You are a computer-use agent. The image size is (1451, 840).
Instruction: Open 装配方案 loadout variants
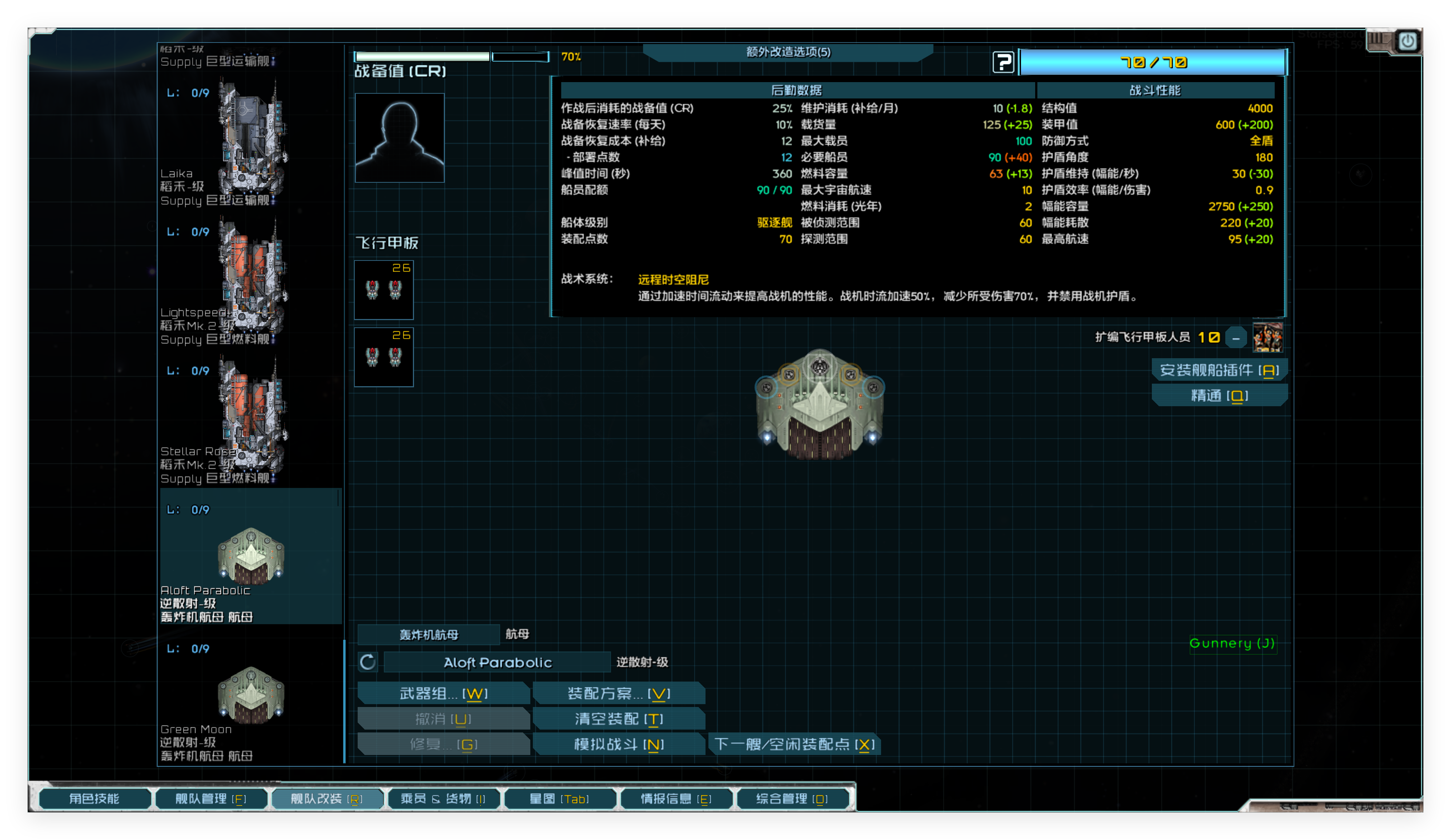tap(619, 693)
